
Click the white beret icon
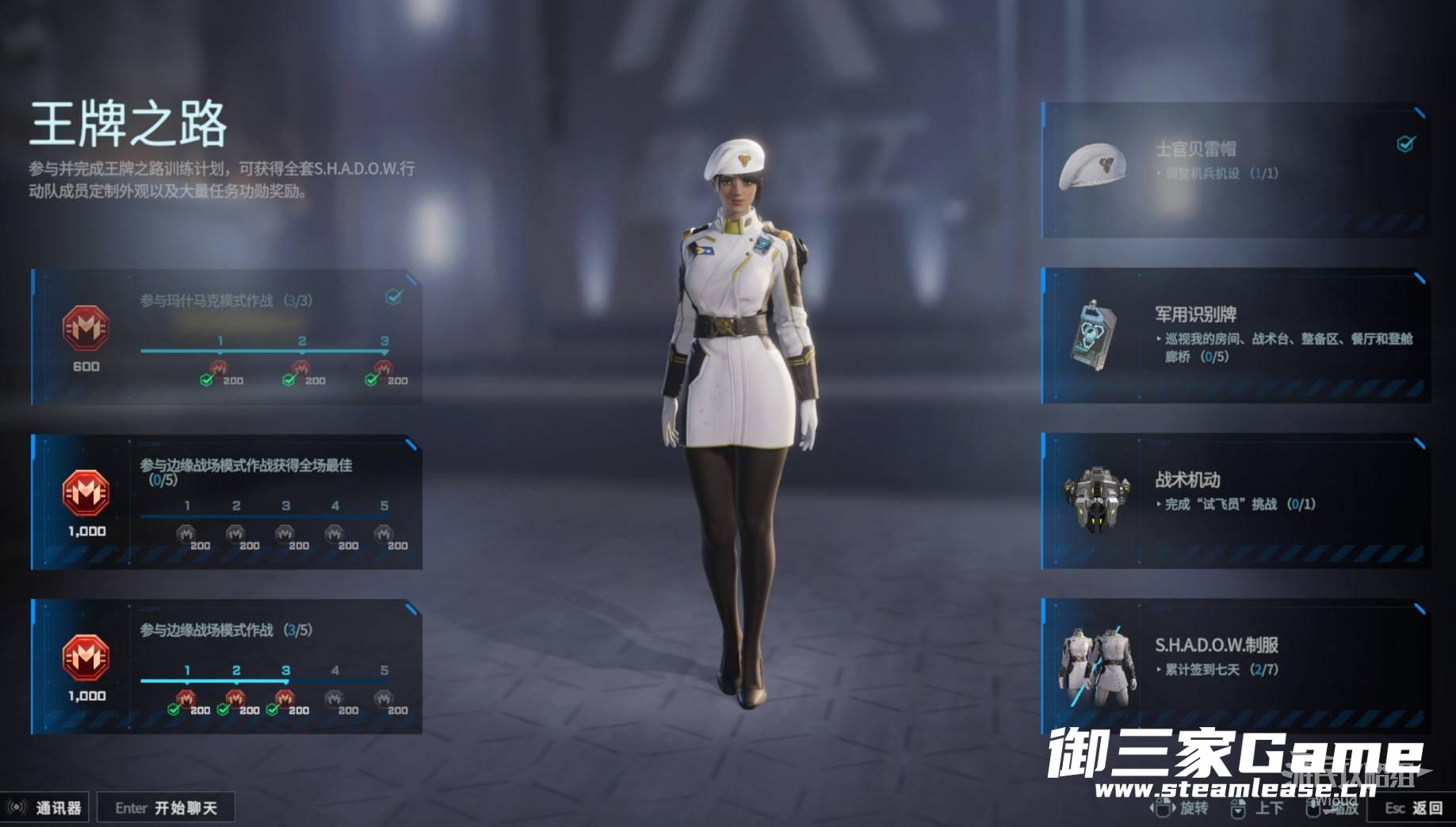coord(1093,166)
